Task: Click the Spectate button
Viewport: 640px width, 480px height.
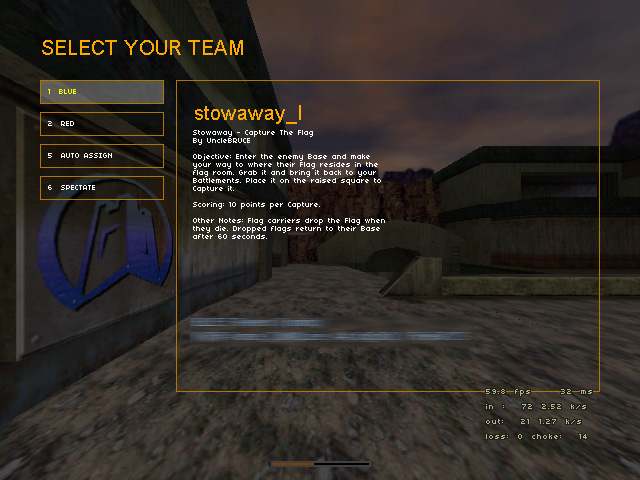Action: point(102,188)
